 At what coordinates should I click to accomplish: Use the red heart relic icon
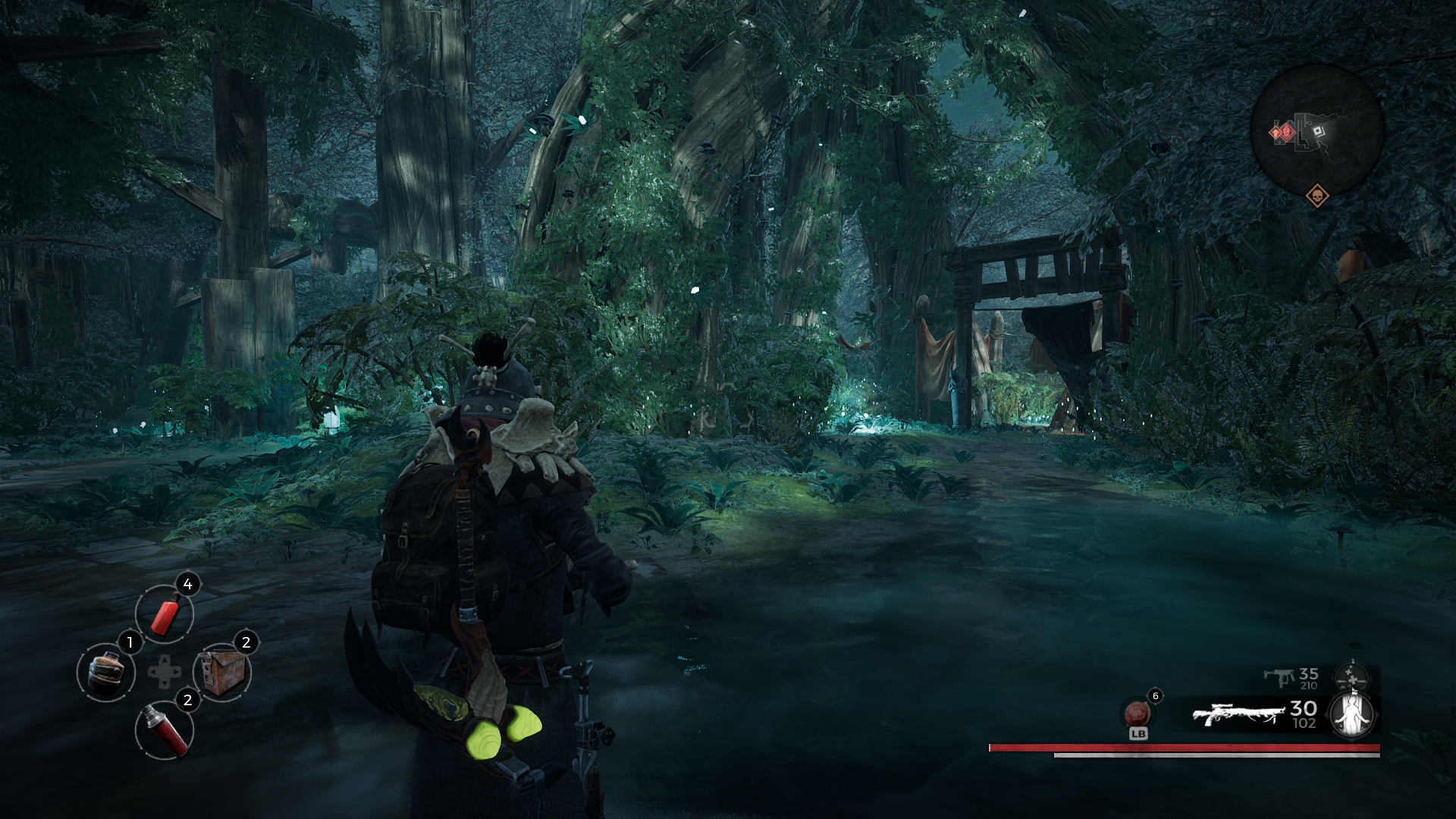point(1136,714)
